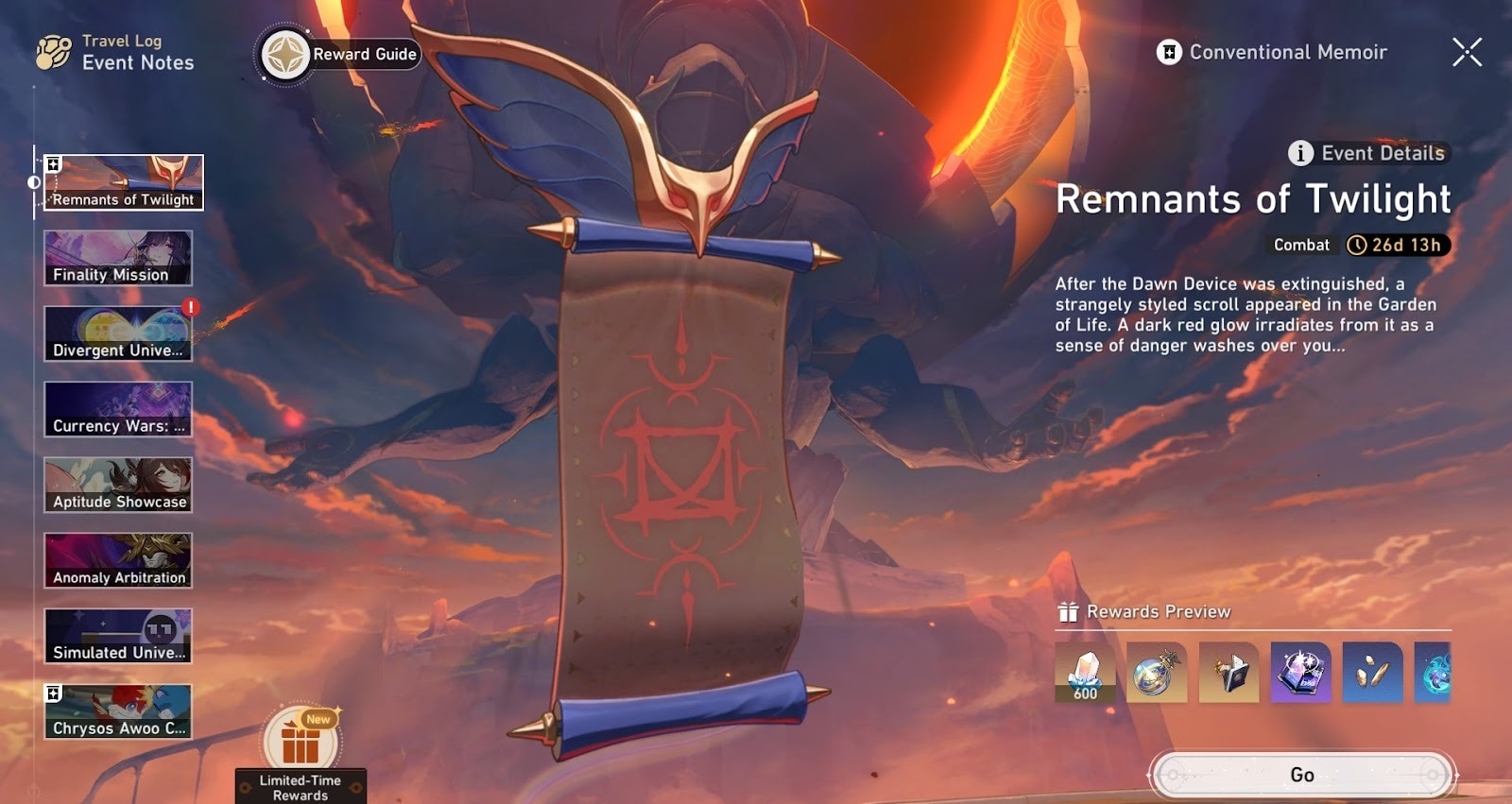
Task: Open the Anomaly Arbitration event
Action: click(x=118, y=560)
